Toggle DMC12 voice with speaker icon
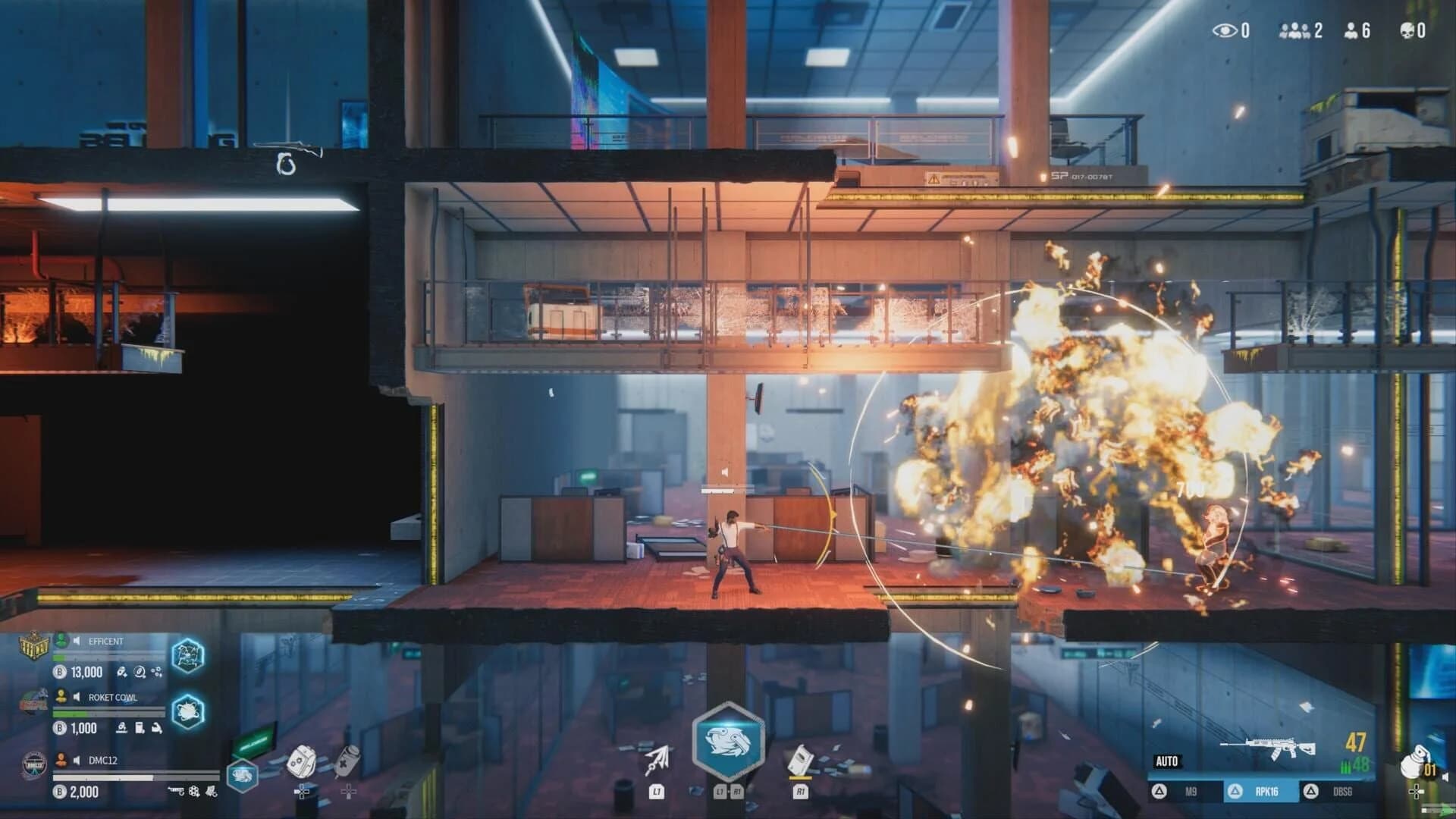The height and width of the screenshot is (819, 1456). pyautogui.click(x=78, y=760)
